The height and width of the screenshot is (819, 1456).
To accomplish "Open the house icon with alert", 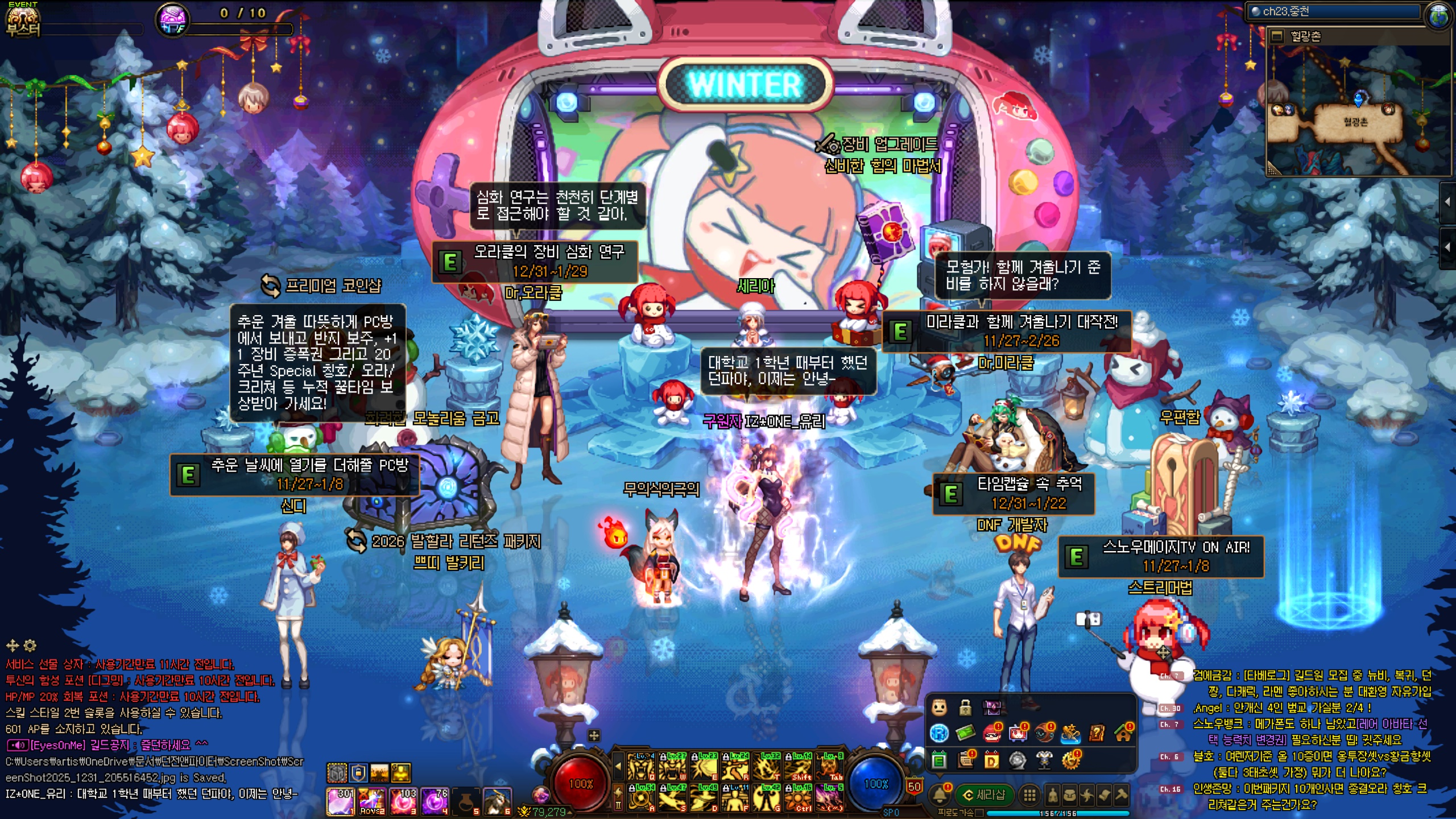I will click(x=1123, y=733).
